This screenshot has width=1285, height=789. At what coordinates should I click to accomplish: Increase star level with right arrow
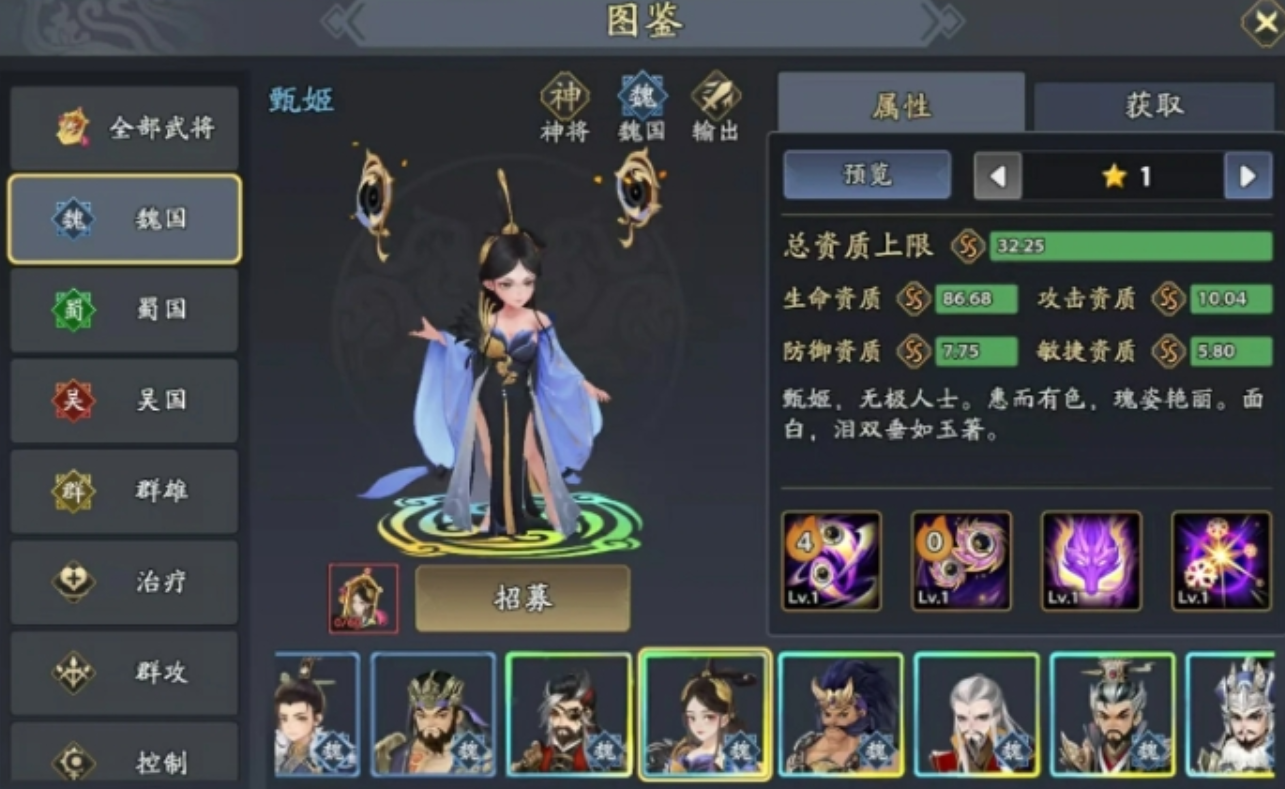[x=1248, y=175]
